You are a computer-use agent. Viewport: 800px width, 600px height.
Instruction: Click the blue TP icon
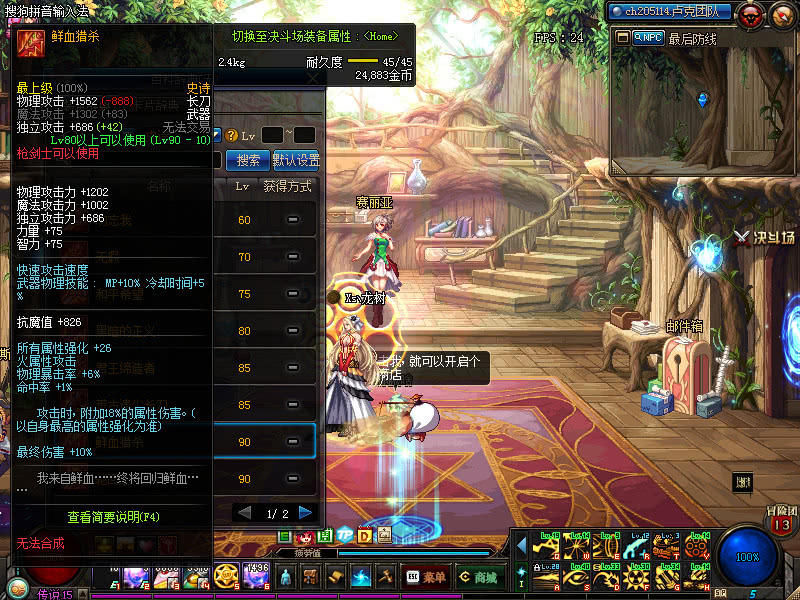[345, 536]
